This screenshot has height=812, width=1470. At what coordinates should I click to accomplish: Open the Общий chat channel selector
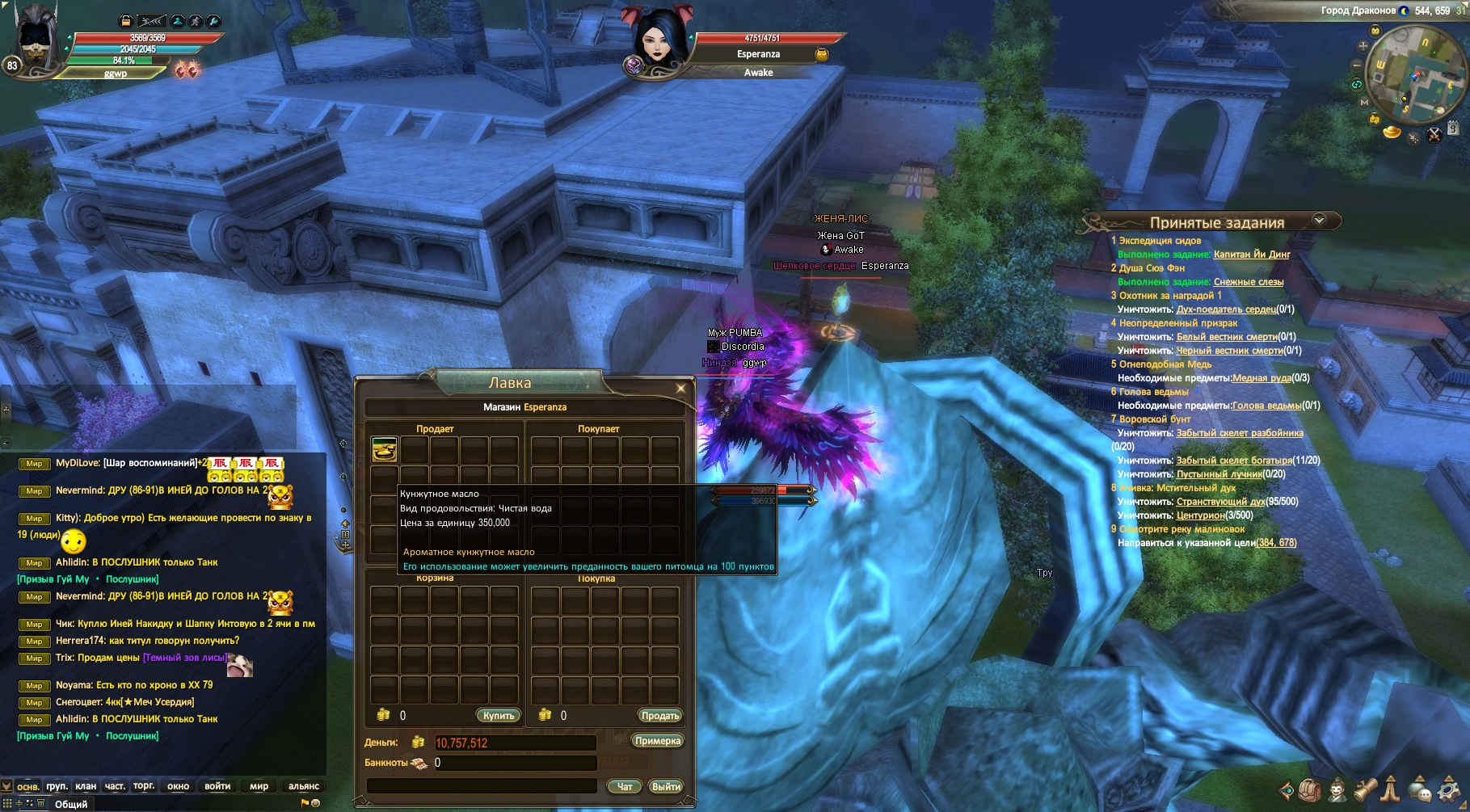click(x=71, y=804)
